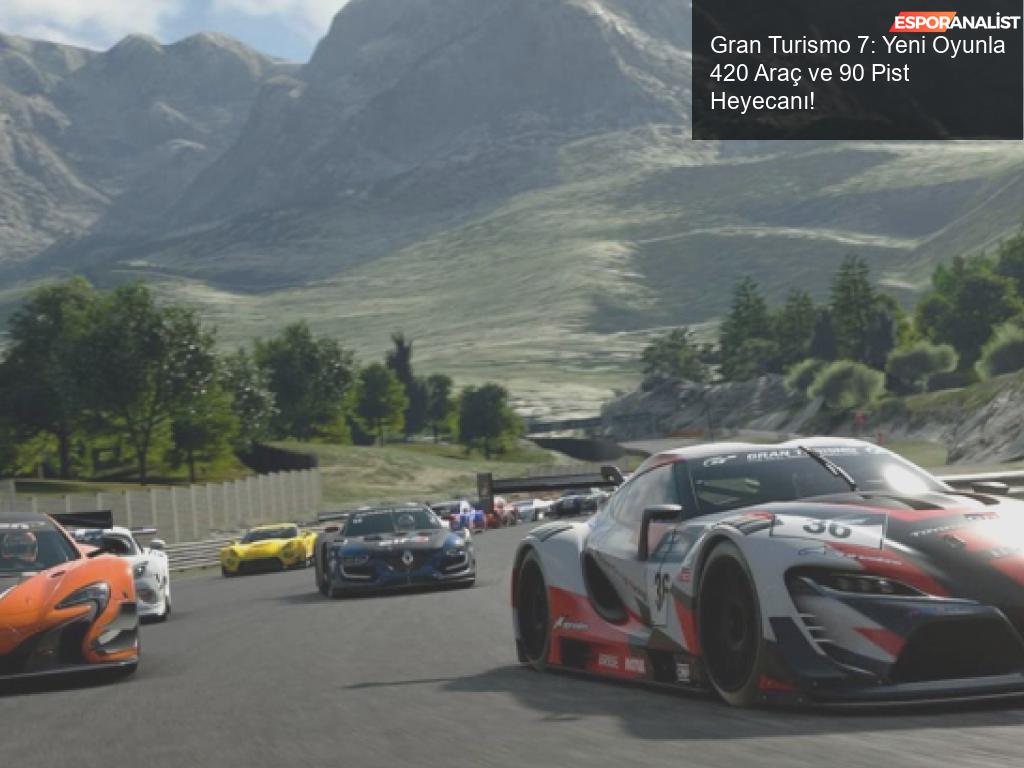Viewport: 1024px width, 768px height.
Task: Open the Gran Turismo 7 headline article
Action: click(857, 73)
